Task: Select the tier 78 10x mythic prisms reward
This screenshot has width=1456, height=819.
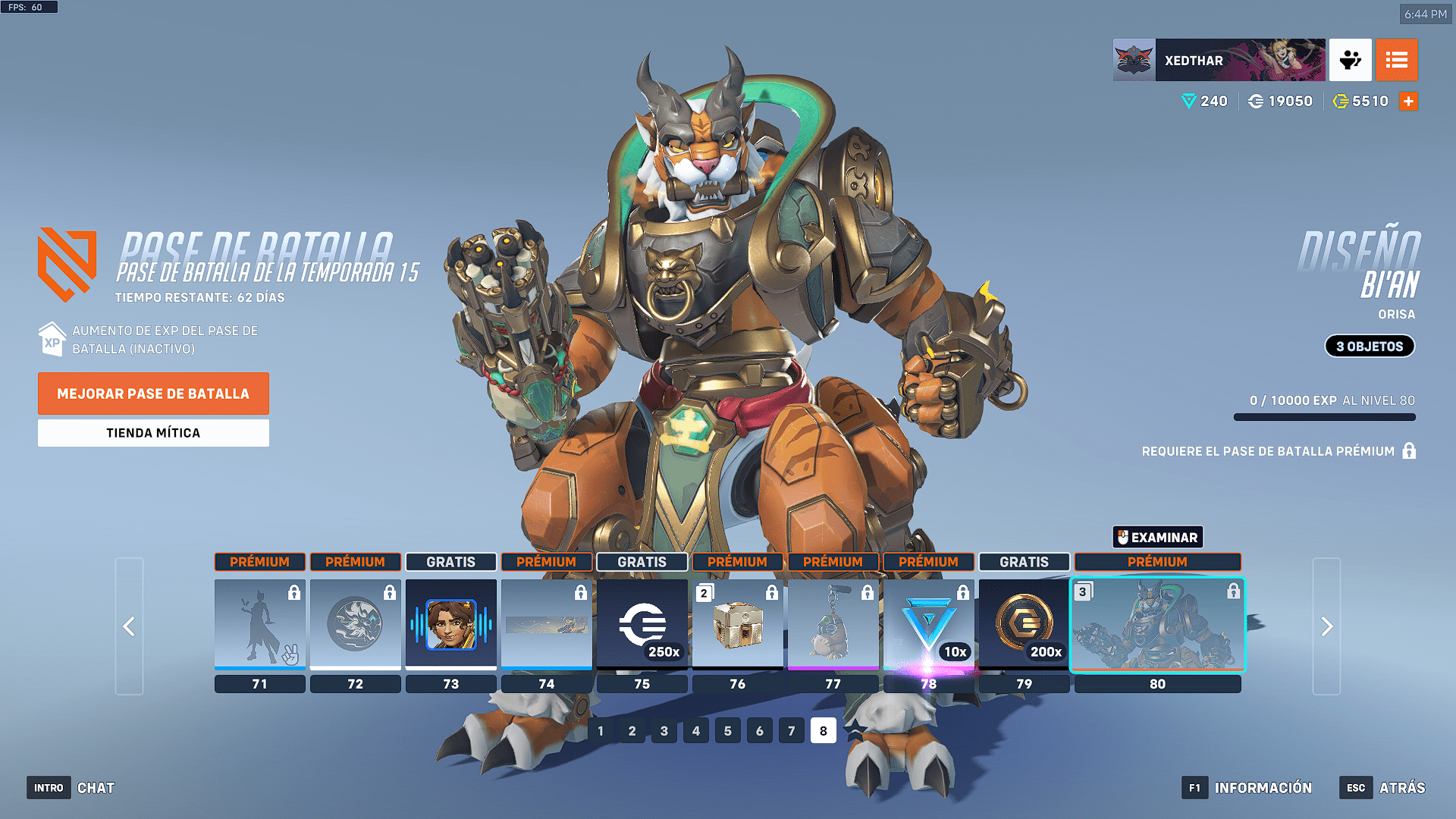Action: 929,624
